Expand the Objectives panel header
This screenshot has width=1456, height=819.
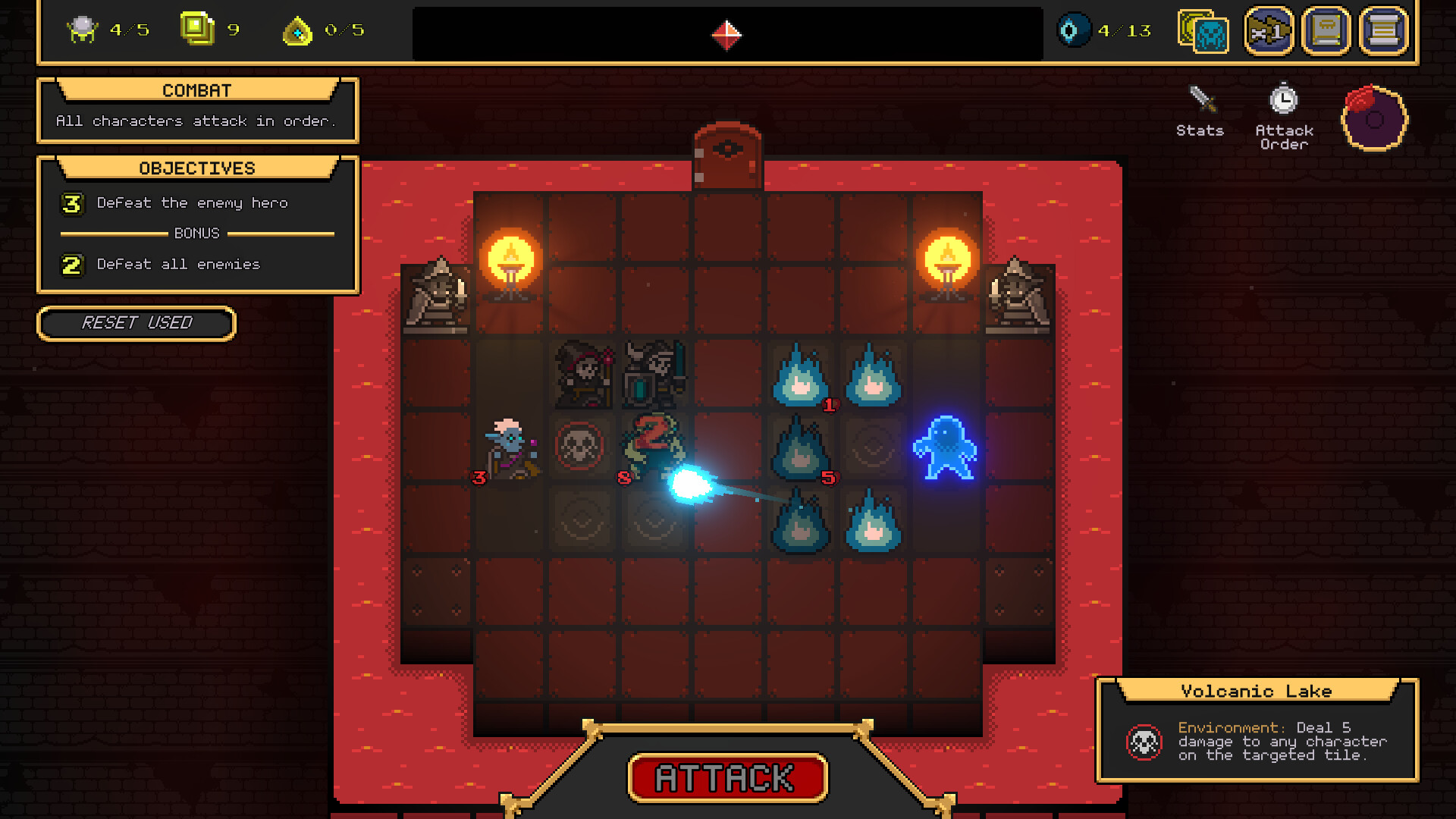click(x=196, y=168)
